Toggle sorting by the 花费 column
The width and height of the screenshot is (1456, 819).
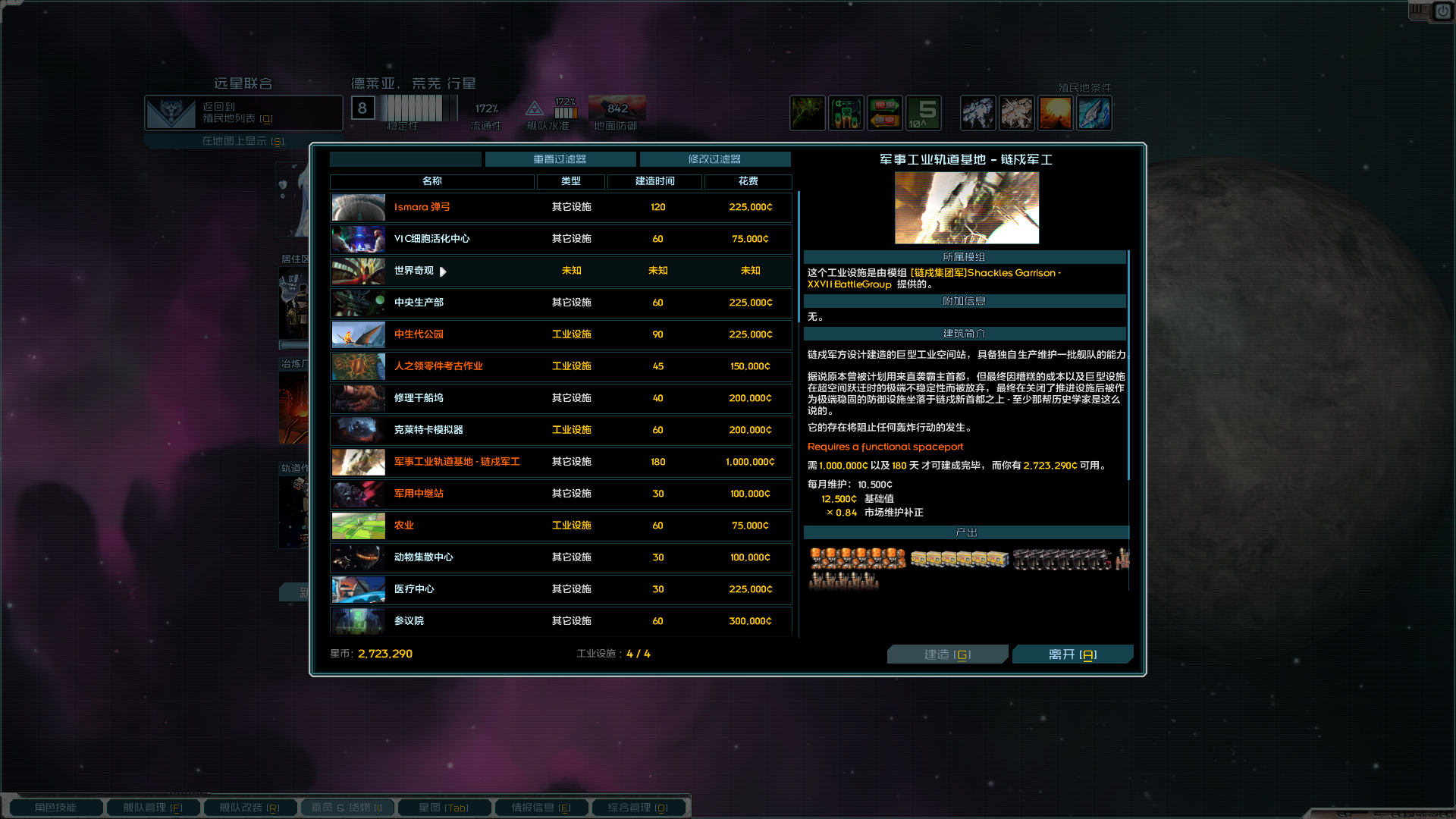pos(748,182)
